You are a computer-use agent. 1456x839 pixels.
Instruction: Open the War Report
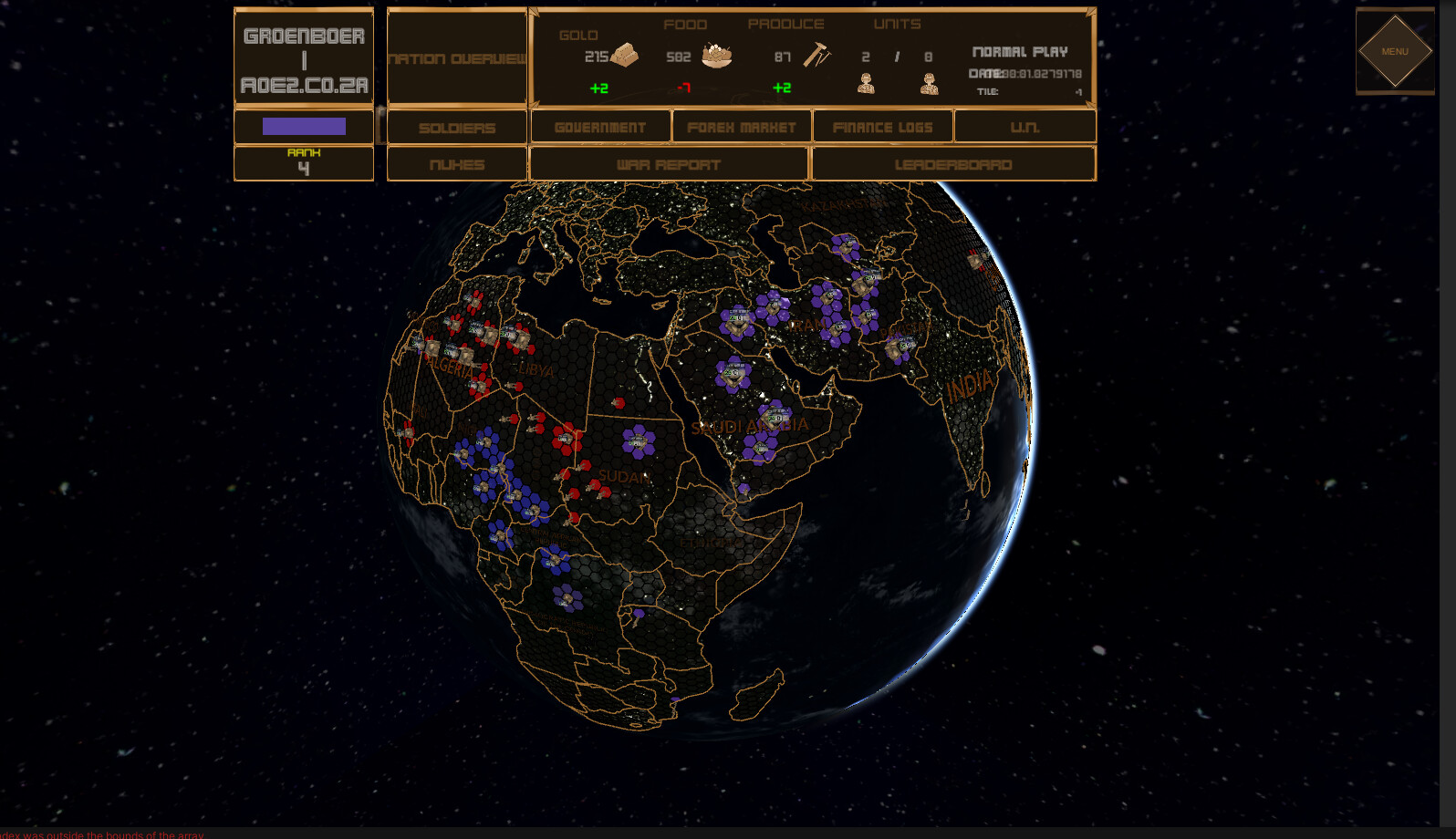669,164
